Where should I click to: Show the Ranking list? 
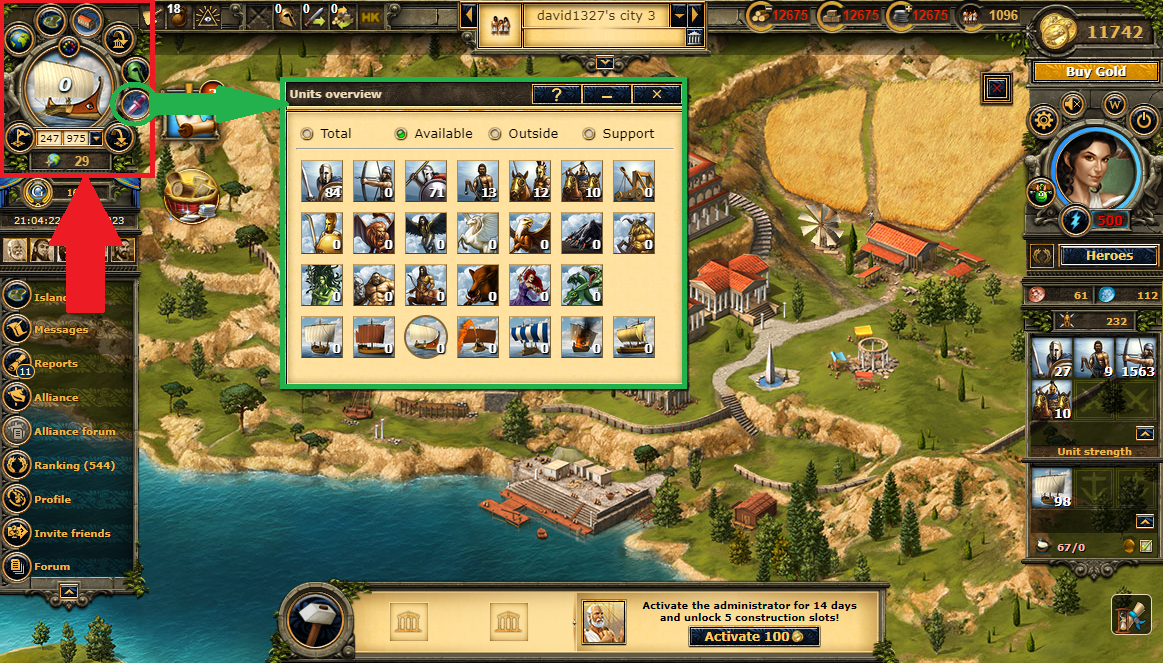pyautogui.click(x=74, y=465)
